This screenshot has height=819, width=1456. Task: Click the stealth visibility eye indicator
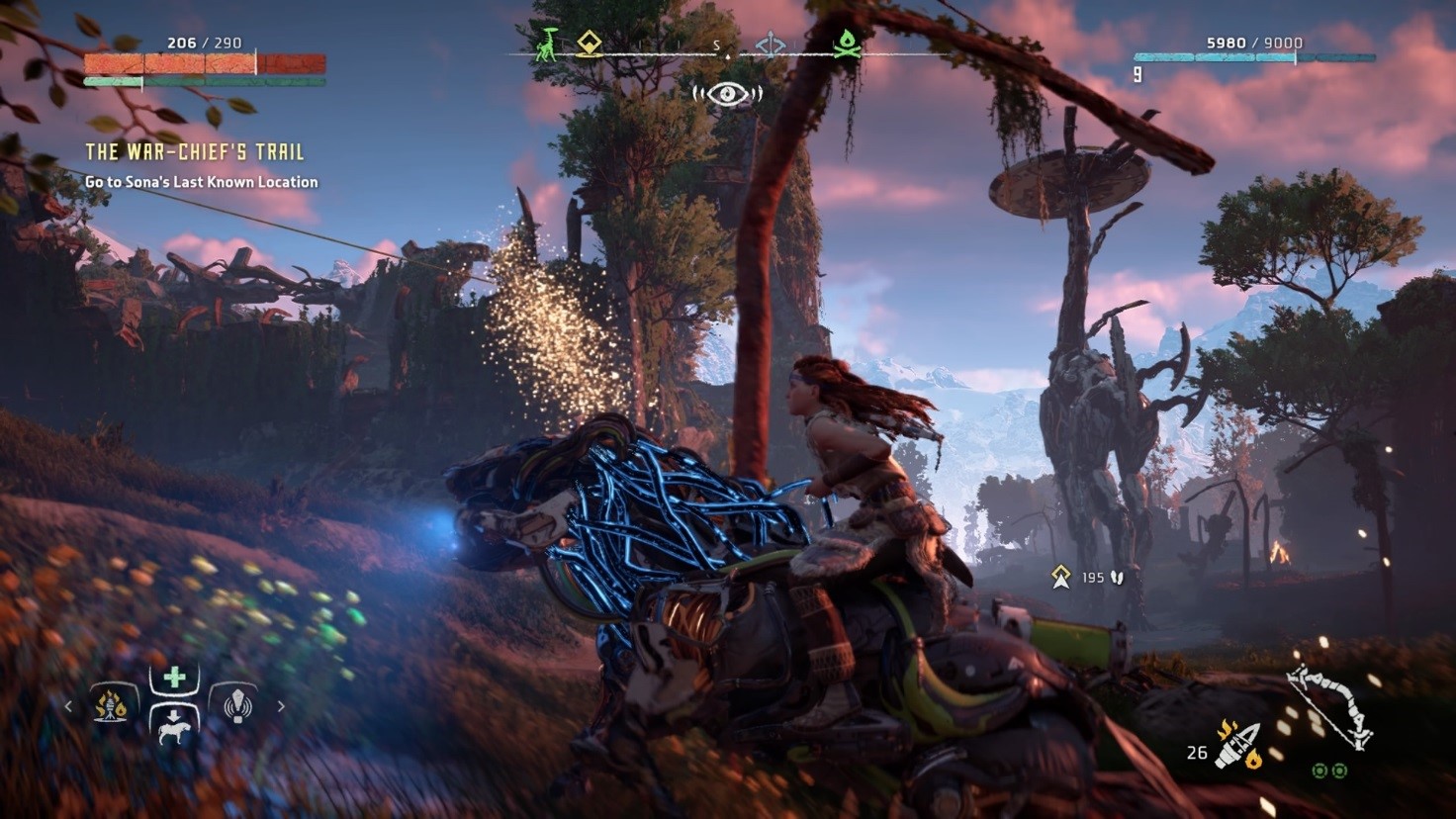(727, 94)
